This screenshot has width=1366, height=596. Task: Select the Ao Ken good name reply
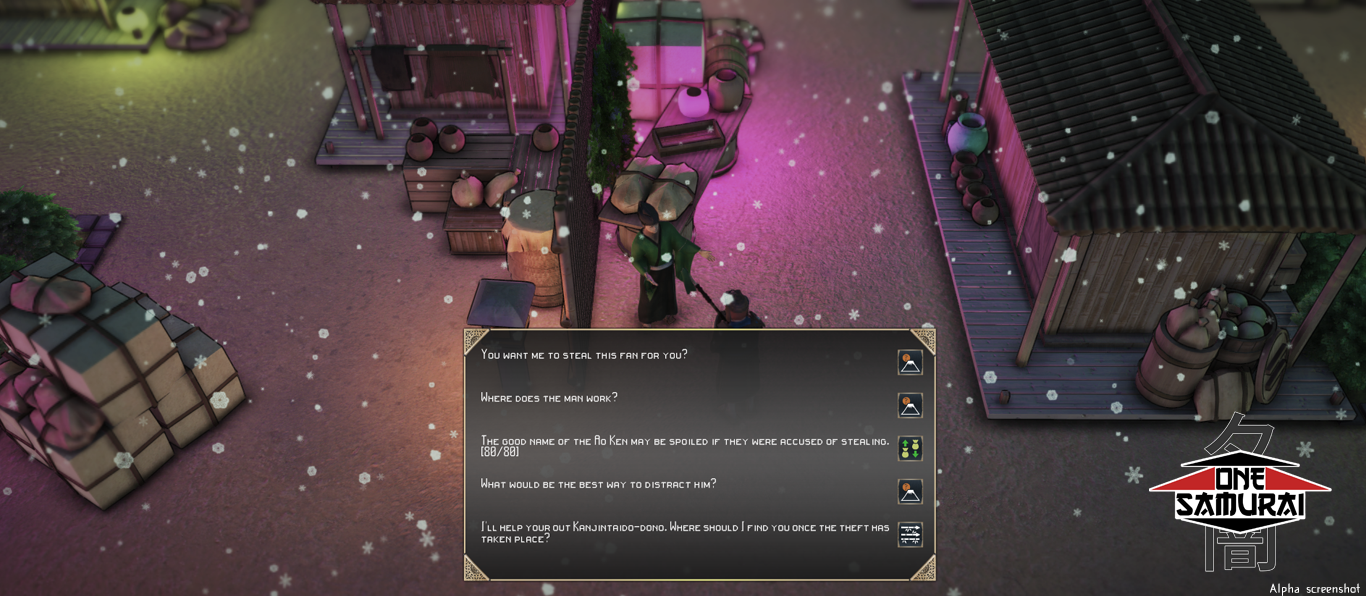point(684,446)
